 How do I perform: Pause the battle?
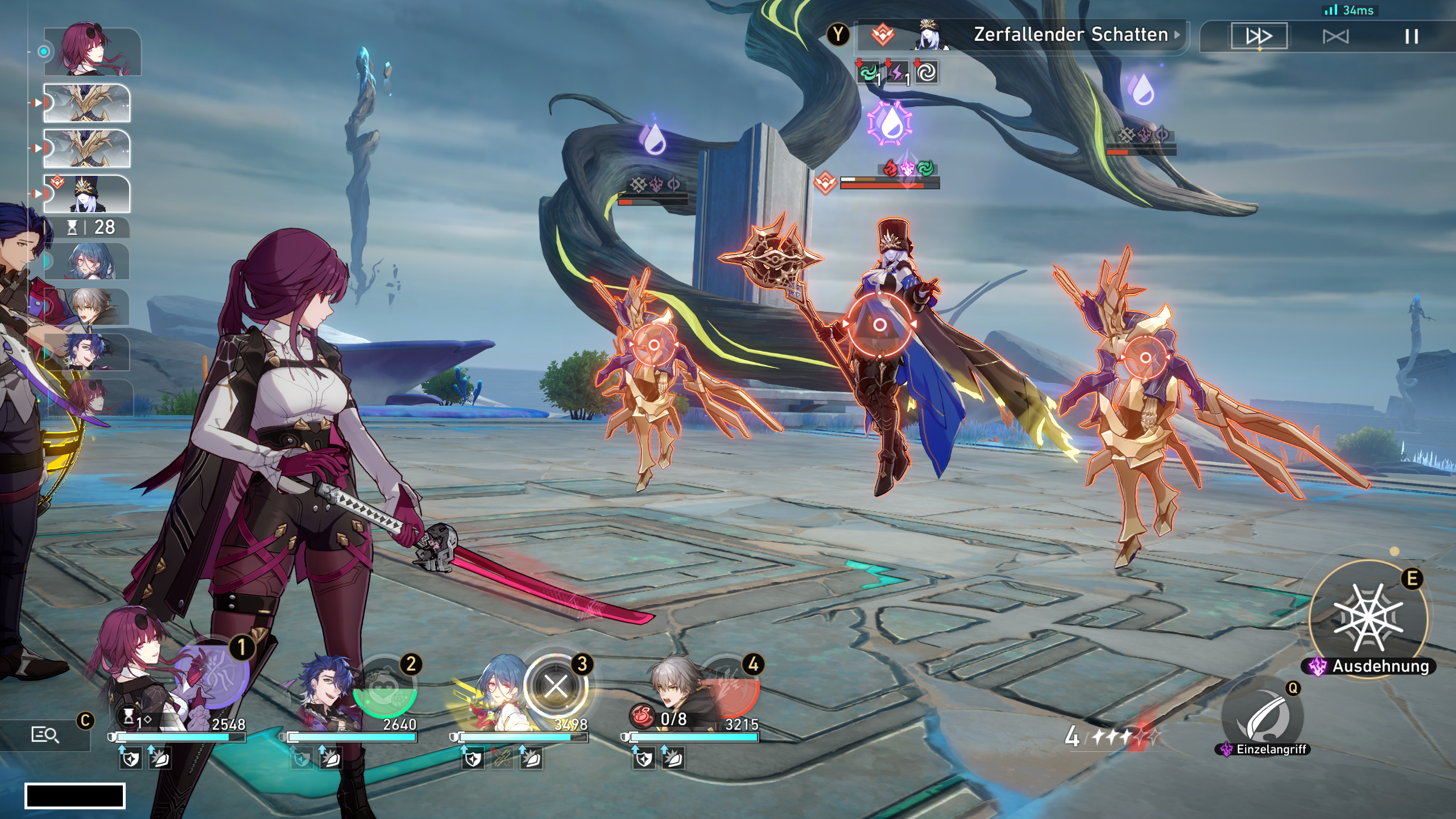1411,36
